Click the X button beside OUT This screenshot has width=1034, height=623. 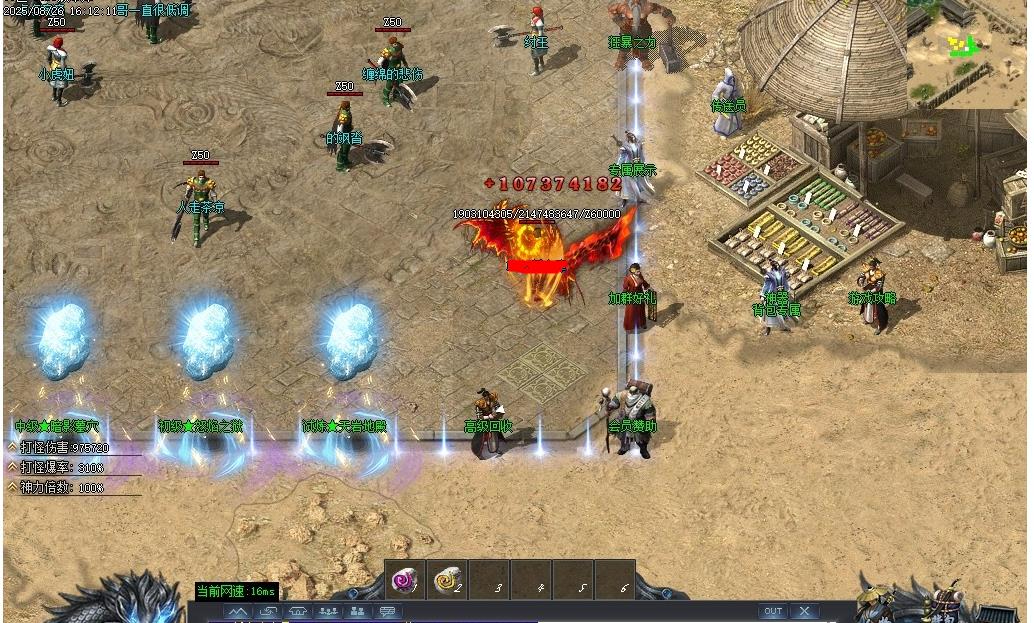click(x=804, y=611)
